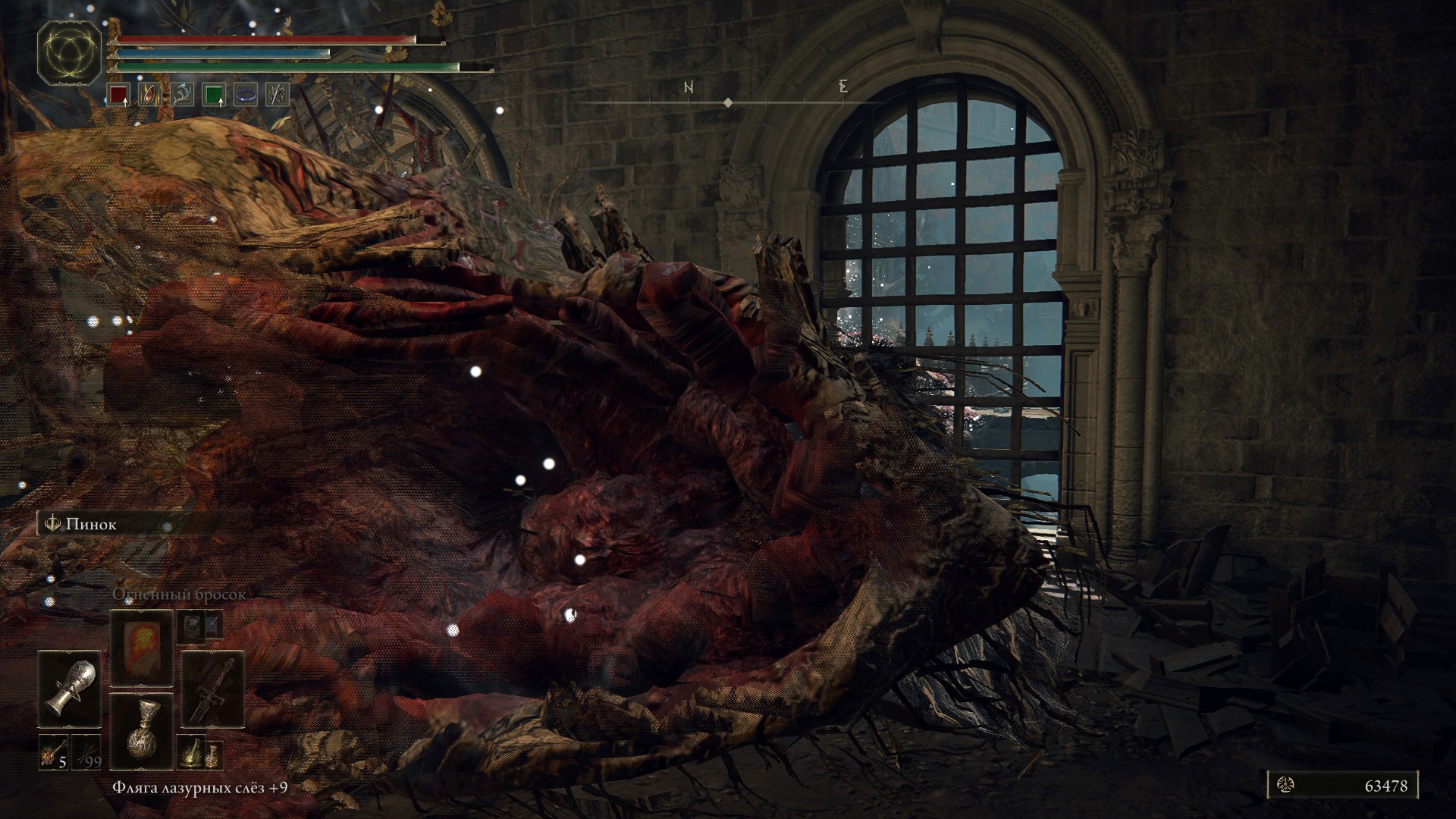The width and height of the screenshot is (1456, 819).
Task: Select the purple ring status effect icon
Action: click(x=246, y=95)
